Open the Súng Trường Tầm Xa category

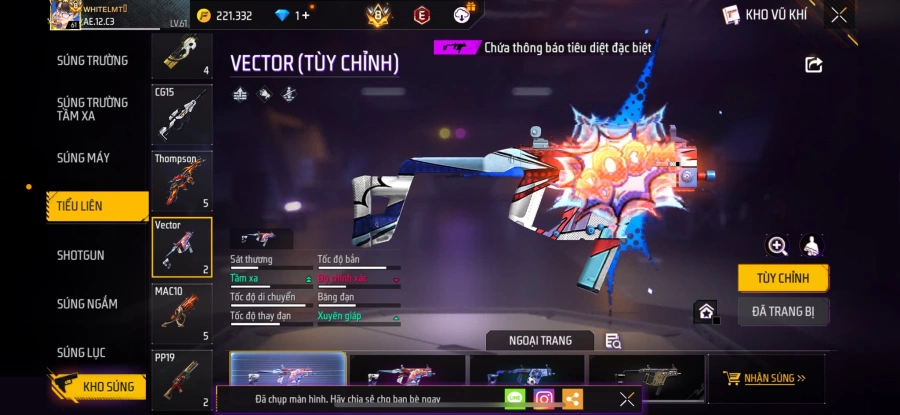click(92, 109)
